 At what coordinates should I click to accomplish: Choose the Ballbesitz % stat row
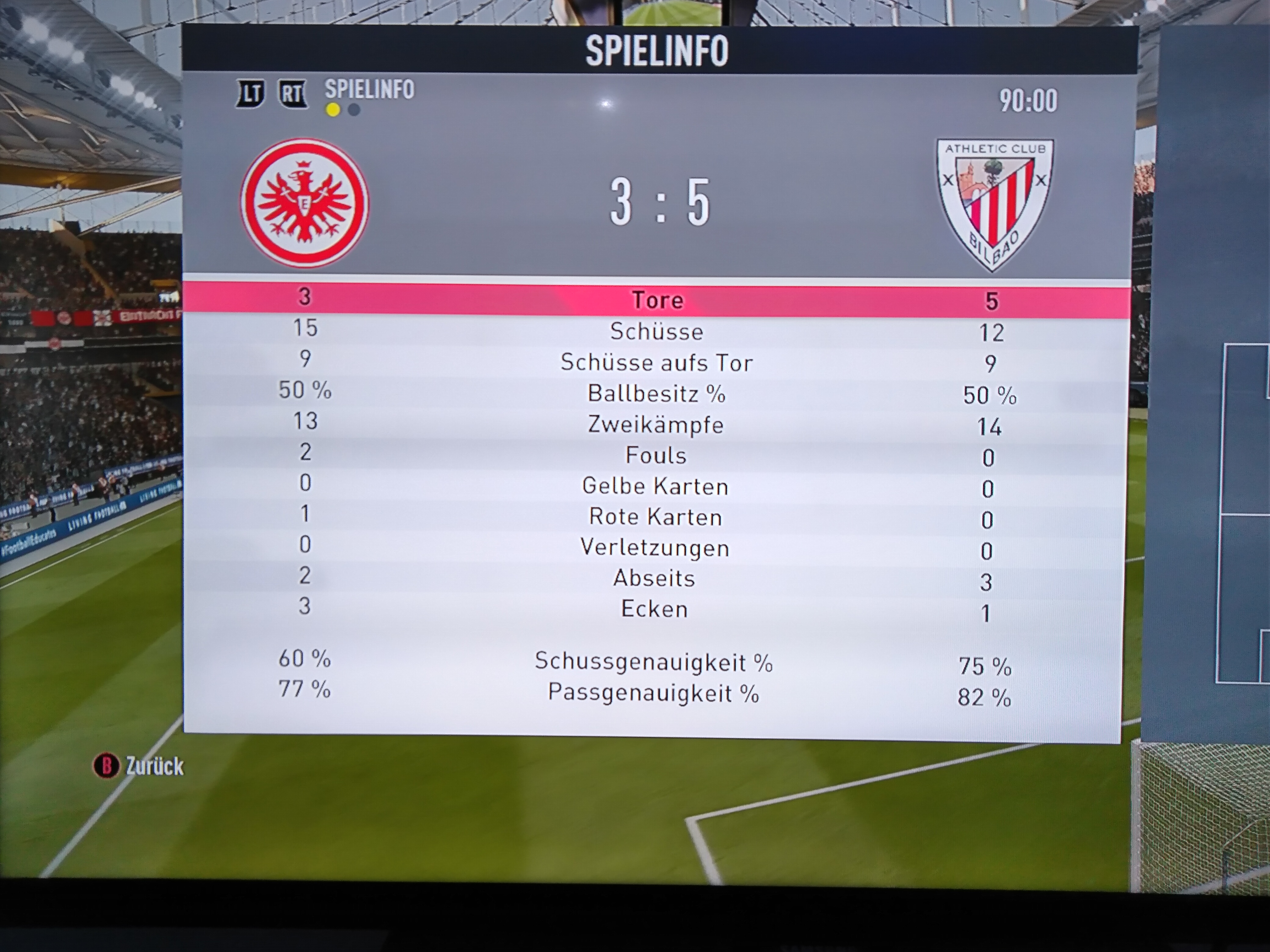coord(656,394)
